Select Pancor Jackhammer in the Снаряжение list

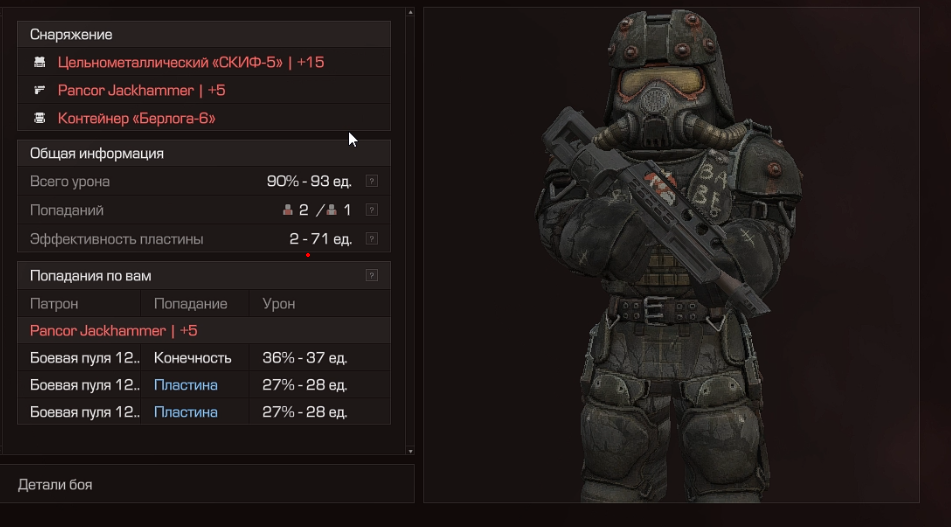141,90
